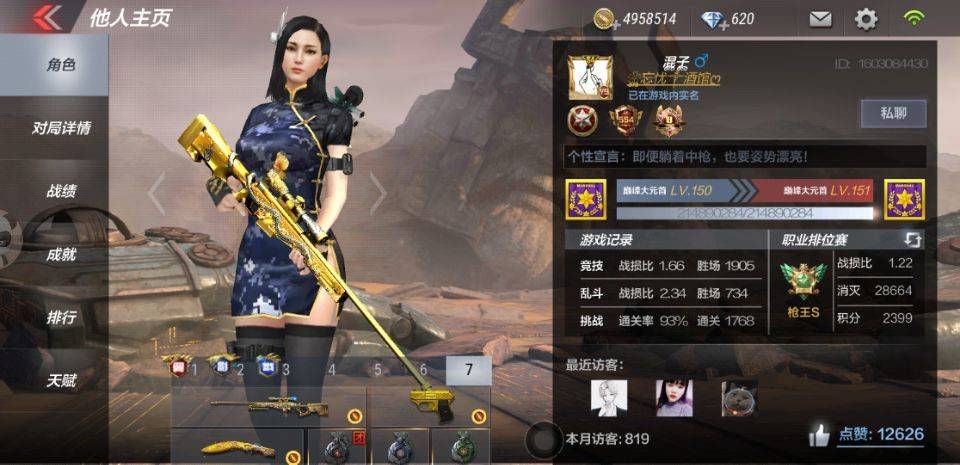Select the 排行 ranking tab

[62, 318]
